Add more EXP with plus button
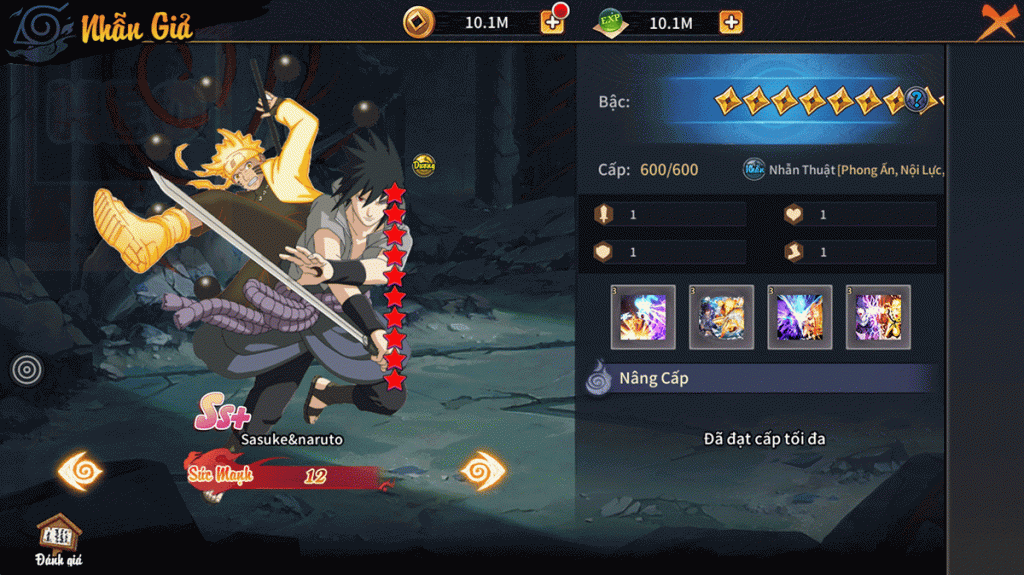 point(731,22)
